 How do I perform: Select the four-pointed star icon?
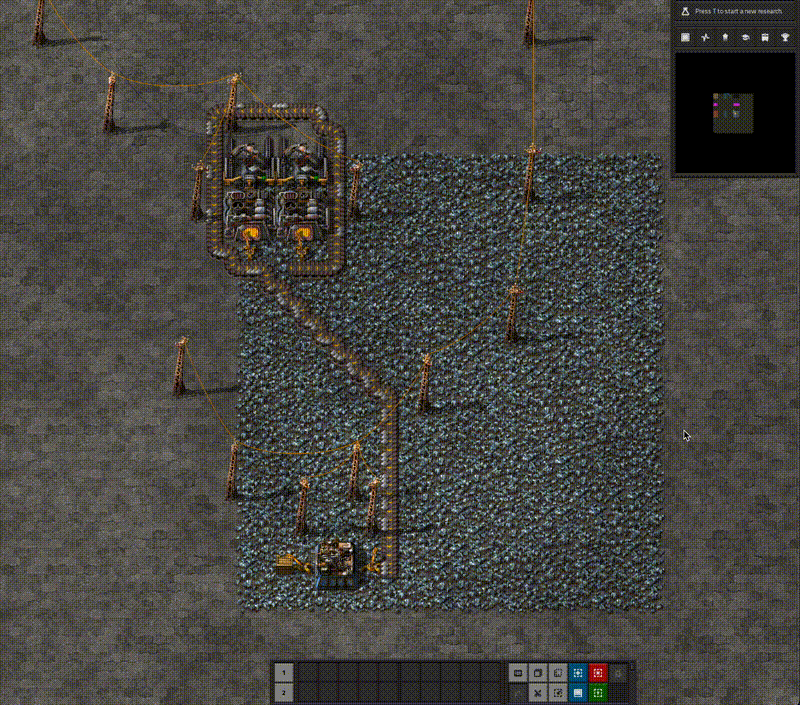[705, 37]
